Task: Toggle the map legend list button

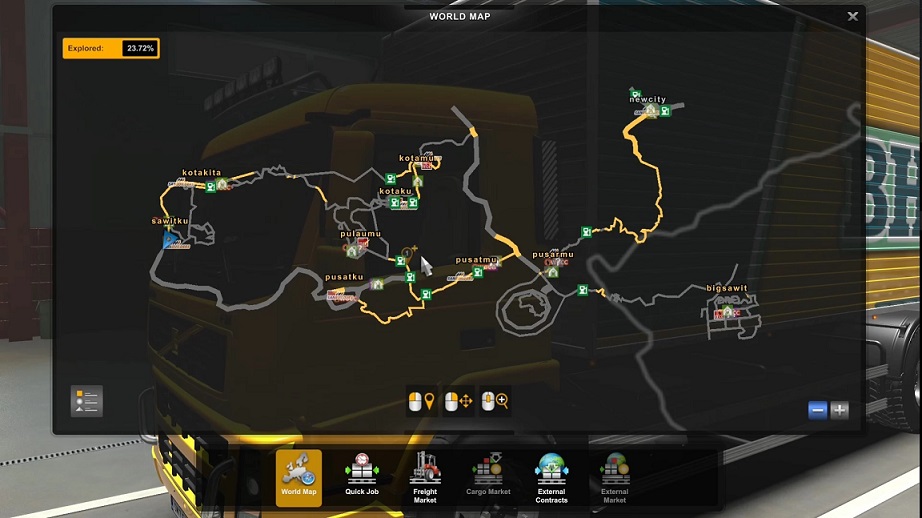Action: pyautogui.click(x=87, y=401)
